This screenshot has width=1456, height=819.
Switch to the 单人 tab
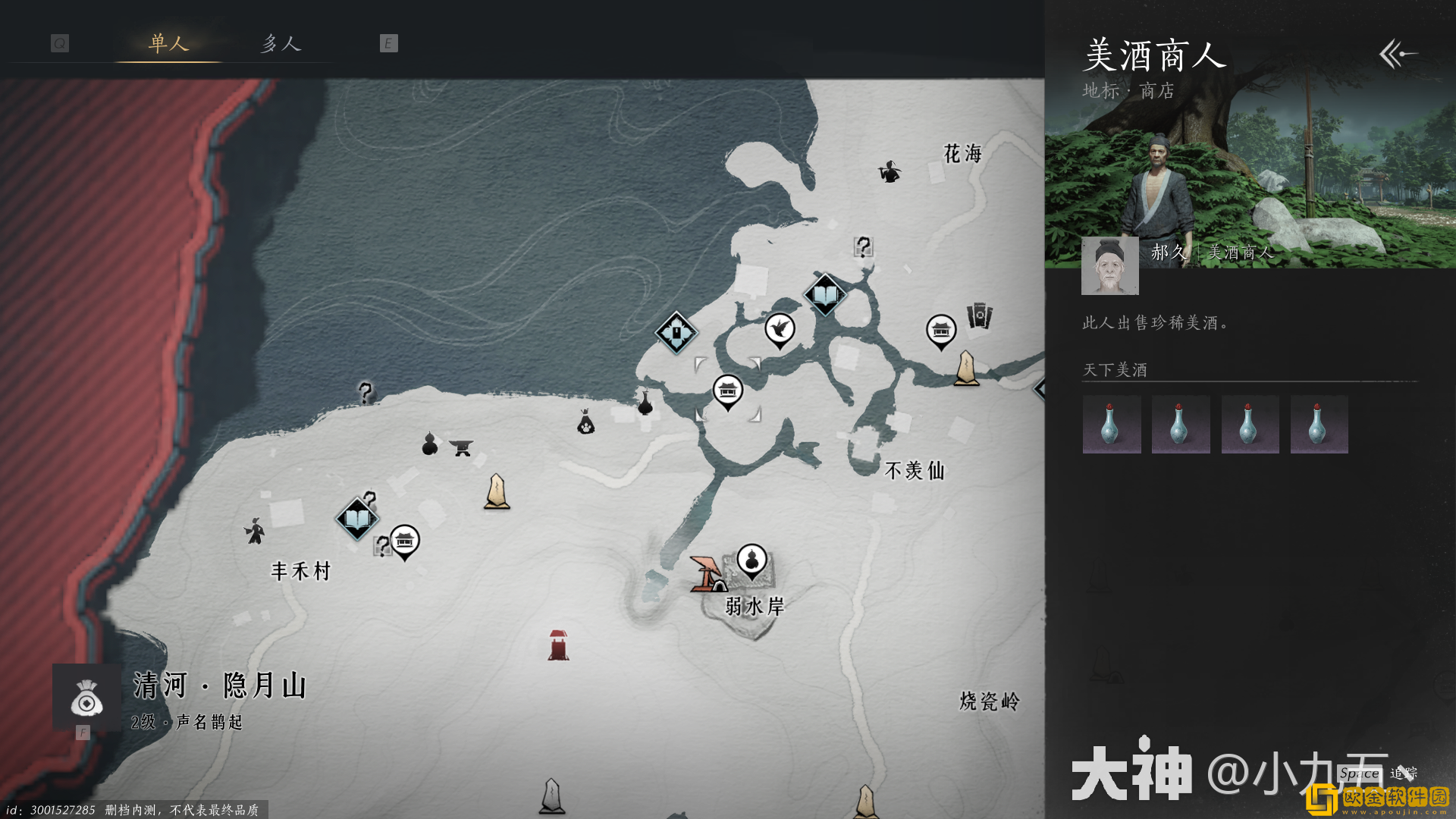tap(168, 43)
